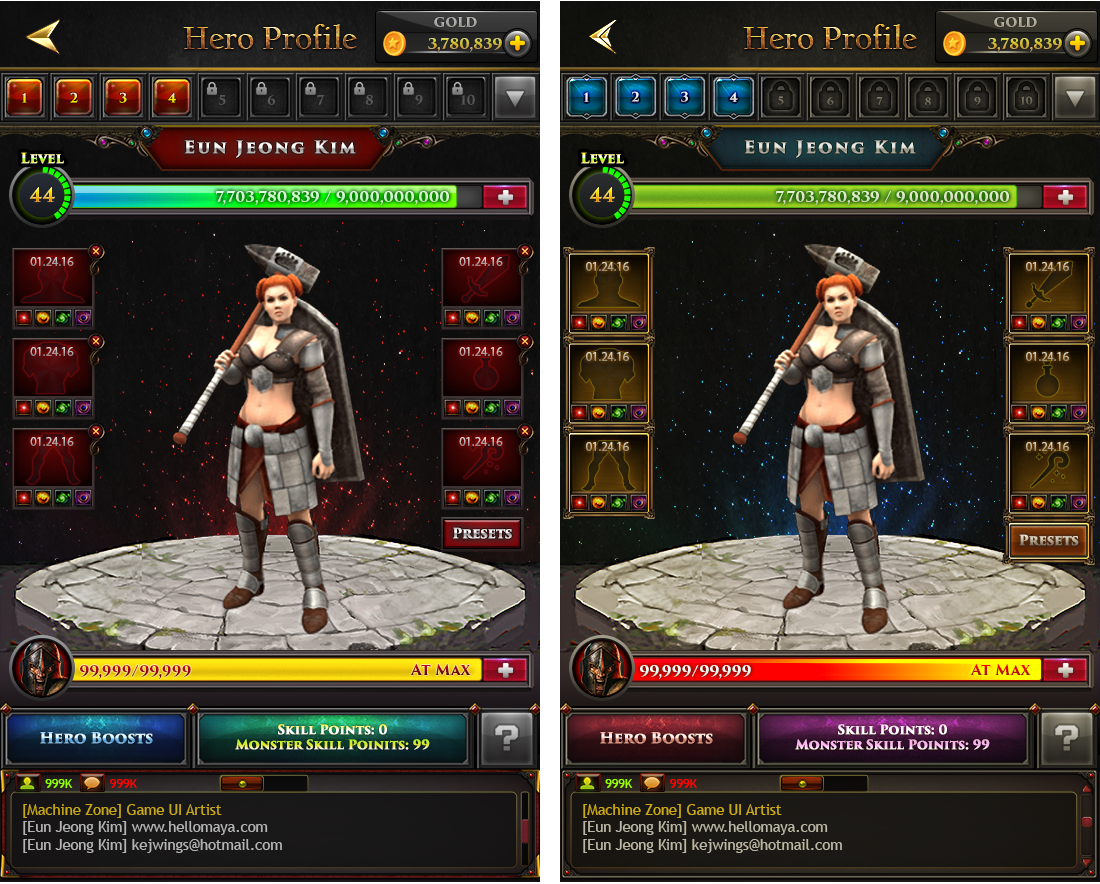Screen dimensions: 1100x884
Task: Open the blue Hero Boosts button
Action: coord(96,738)
